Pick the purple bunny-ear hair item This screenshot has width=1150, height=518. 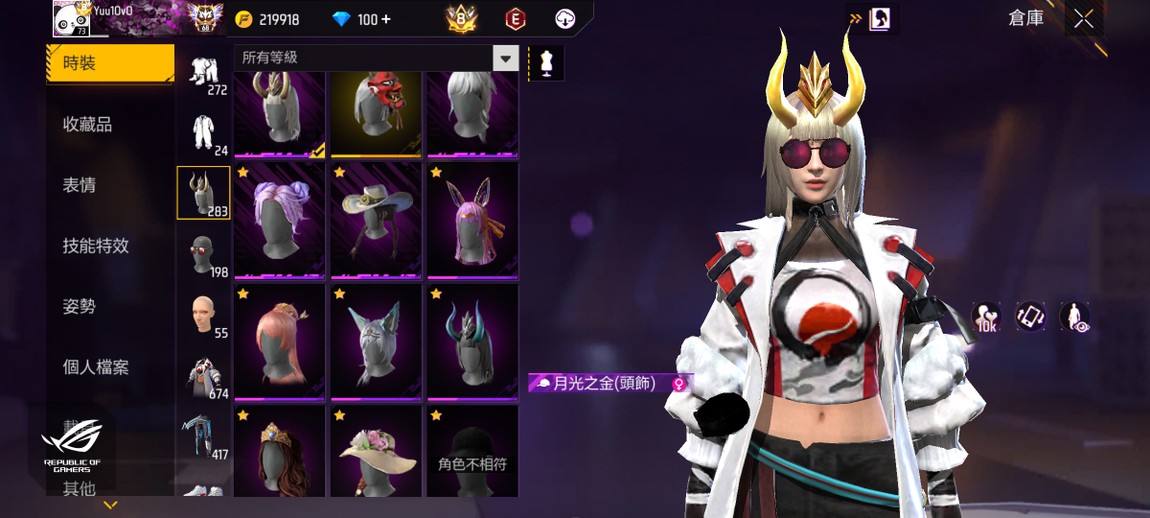click(472, 220)
